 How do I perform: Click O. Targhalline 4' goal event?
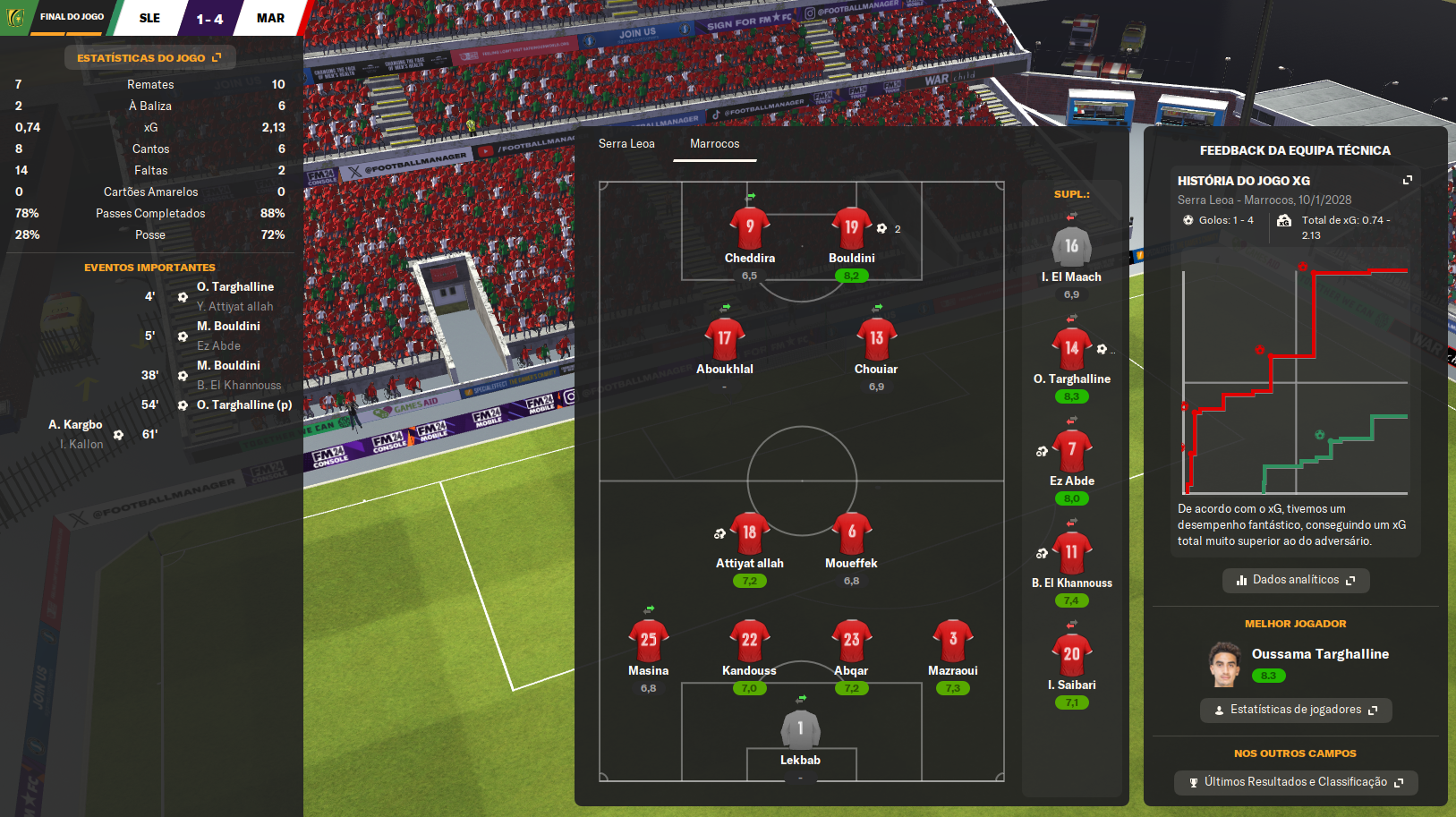[x=234, y=287]
